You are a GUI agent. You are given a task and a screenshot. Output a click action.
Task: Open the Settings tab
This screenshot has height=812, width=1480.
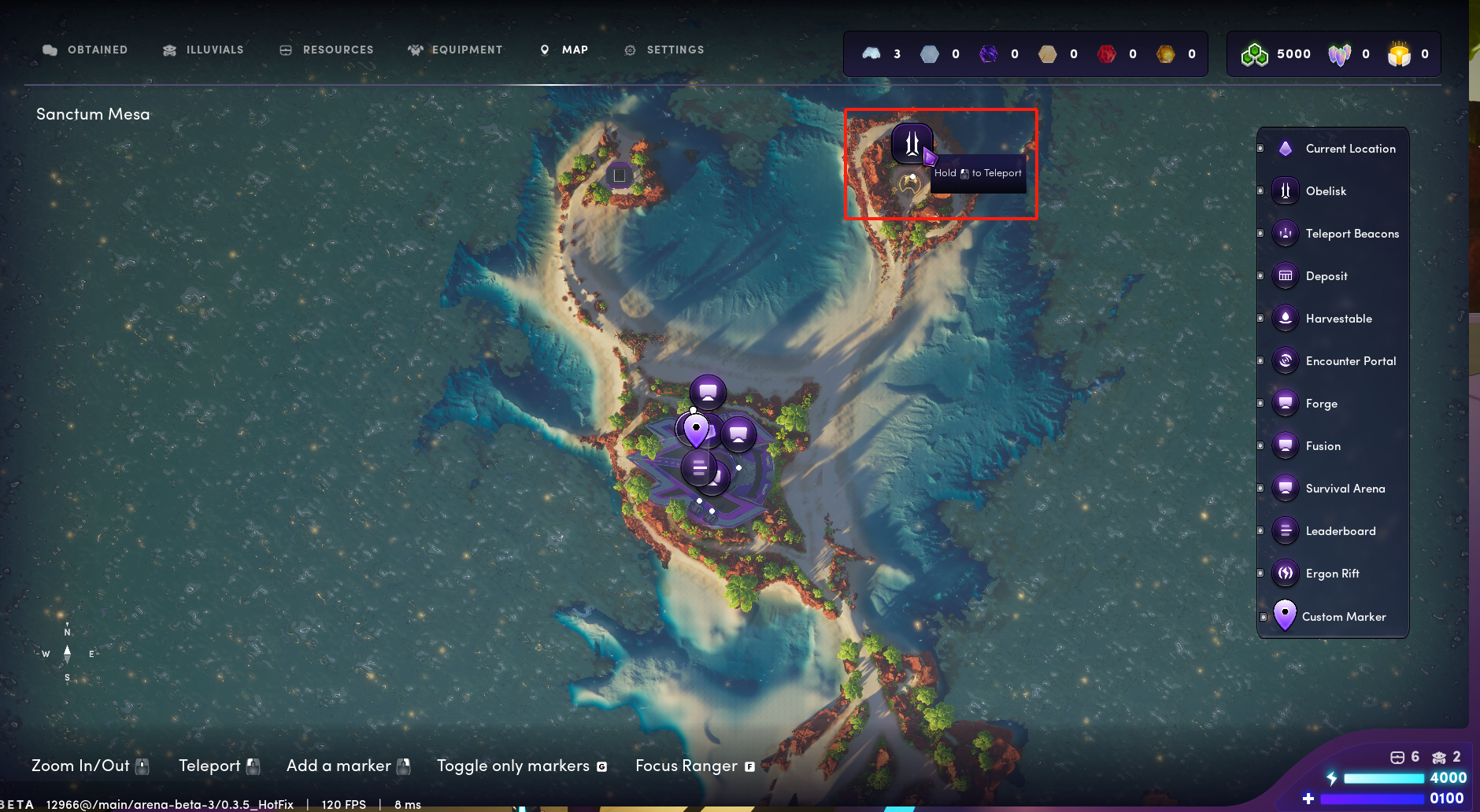pos(664,50)
